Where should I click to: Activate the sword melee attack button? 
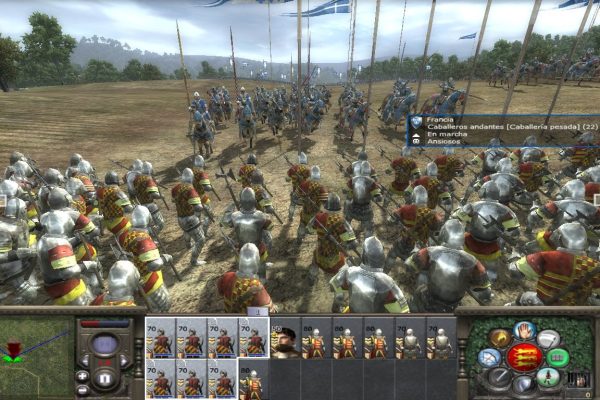[499, 377]
